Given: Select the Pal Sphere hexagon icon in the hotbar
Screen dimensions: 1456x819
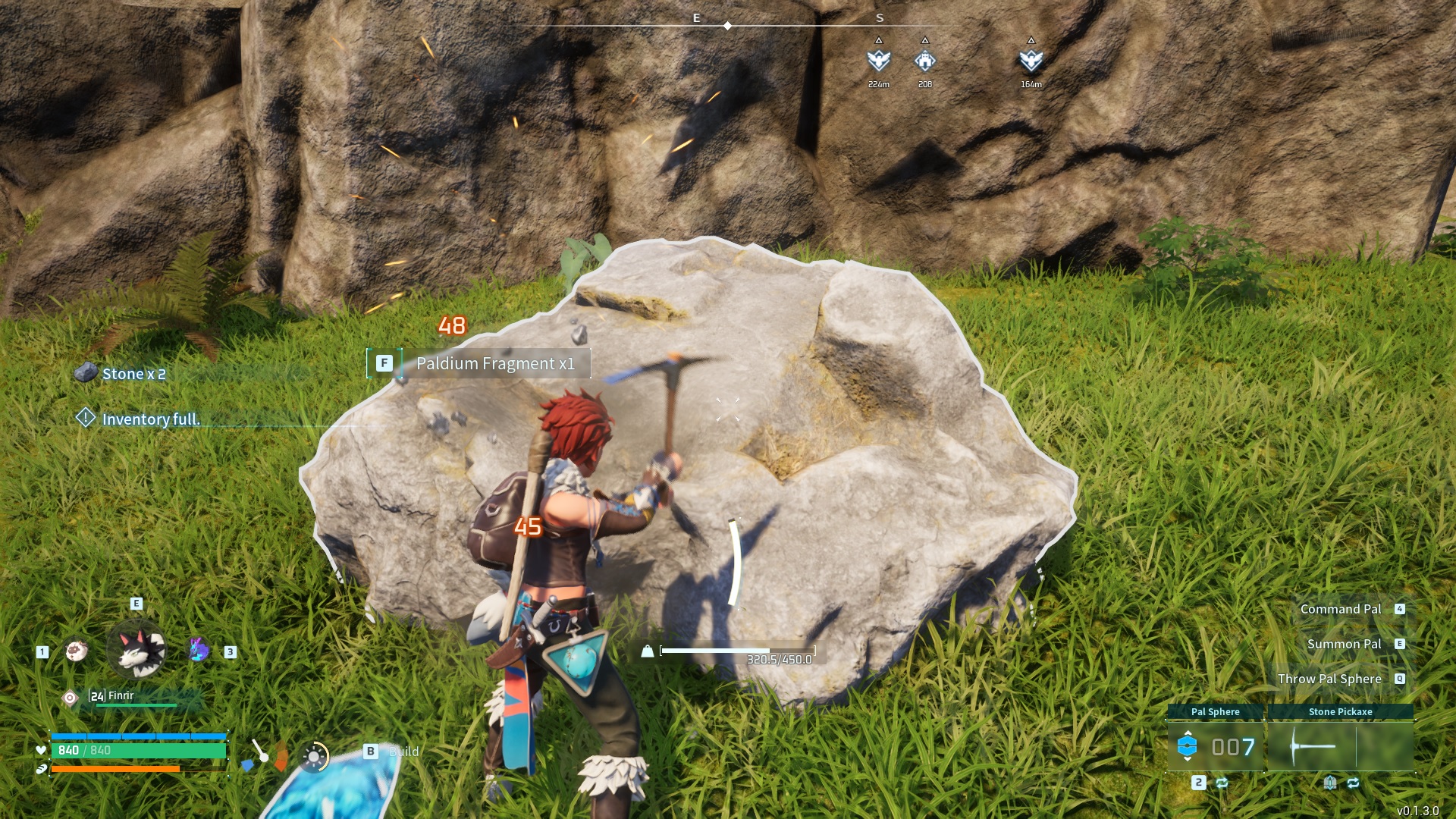Looking at the screenshot, I should (1188, 744).
